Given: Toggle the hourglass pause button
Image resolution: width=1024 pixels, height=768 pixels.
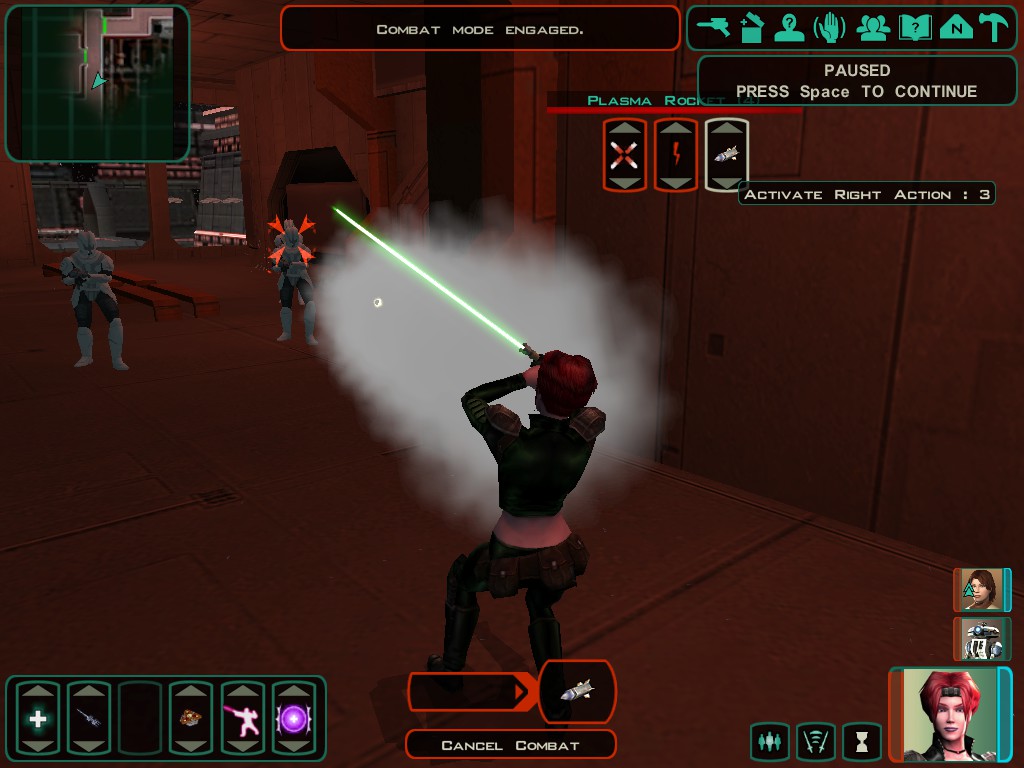Looking at the screenshot, I should (862, 742).
